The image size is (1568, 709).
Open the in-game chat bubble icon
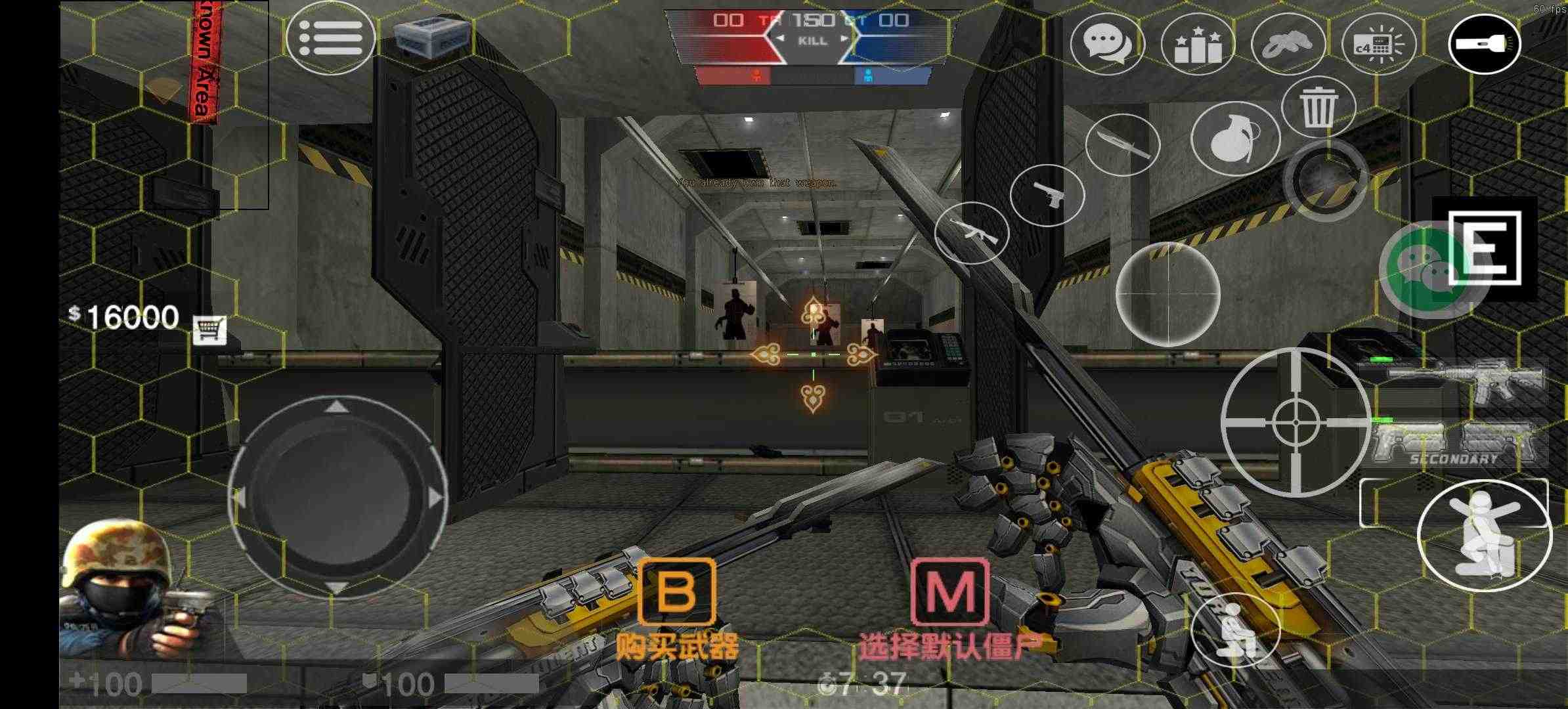click(x=1106, y=43)
